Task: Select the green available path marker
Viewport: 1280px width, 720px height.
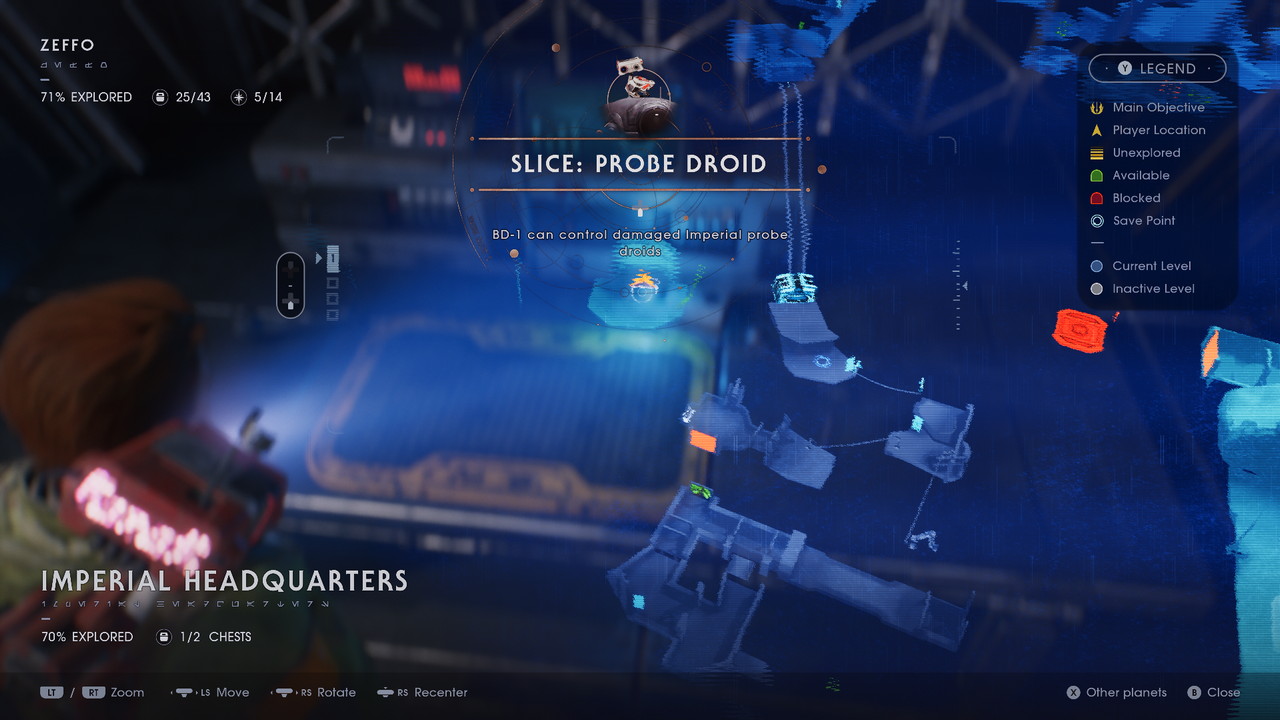Action: (700, 490)
